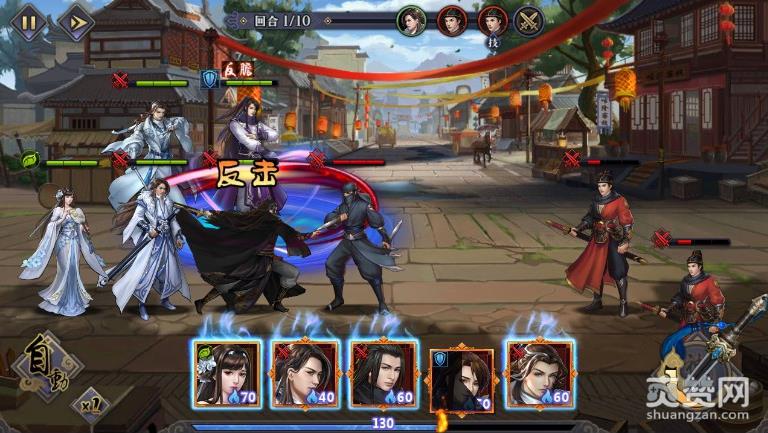Select the flower-haired heroine card costing 70
Screen dimensions: 768x433
[x=226, y=374]
